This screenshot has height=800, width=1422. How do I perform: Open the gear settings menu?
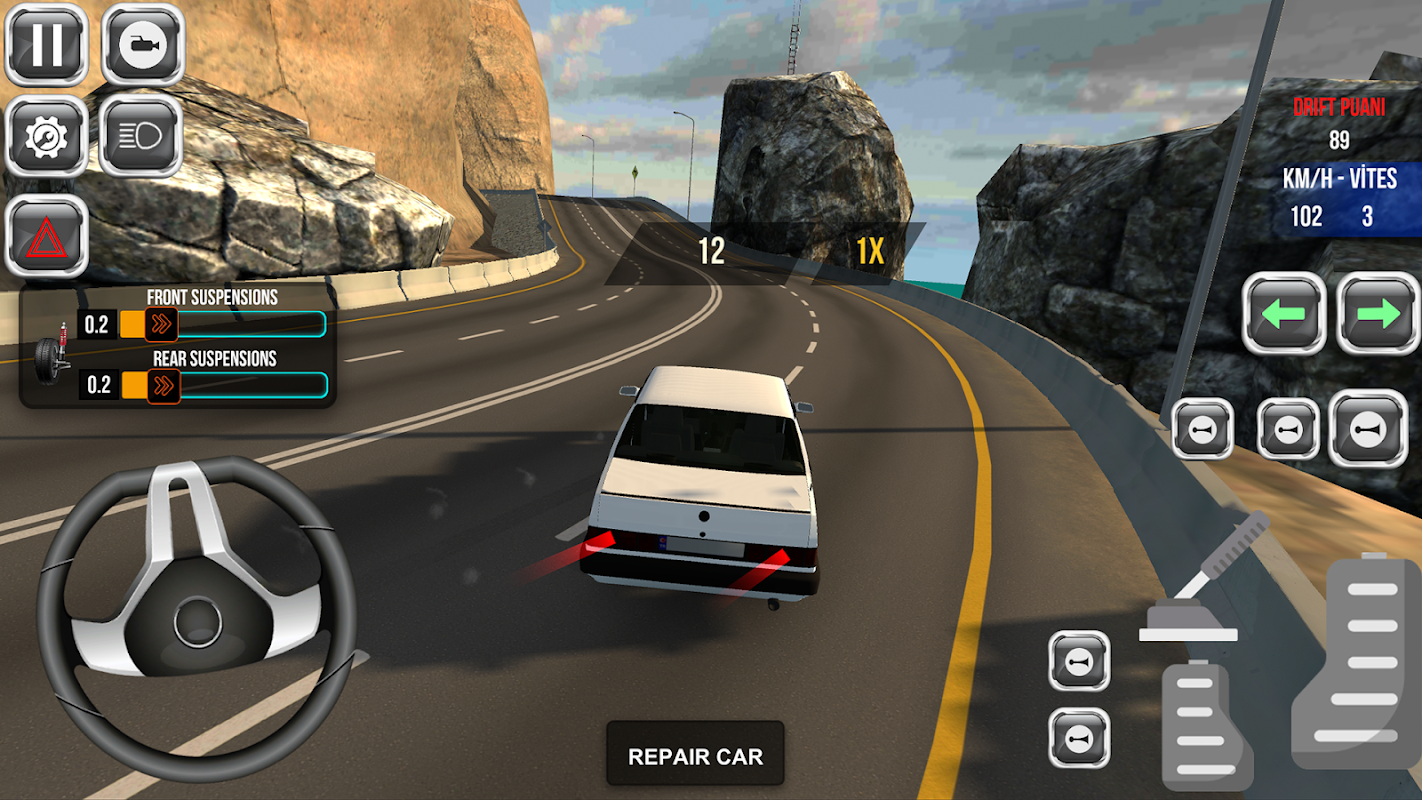[47, 137]
